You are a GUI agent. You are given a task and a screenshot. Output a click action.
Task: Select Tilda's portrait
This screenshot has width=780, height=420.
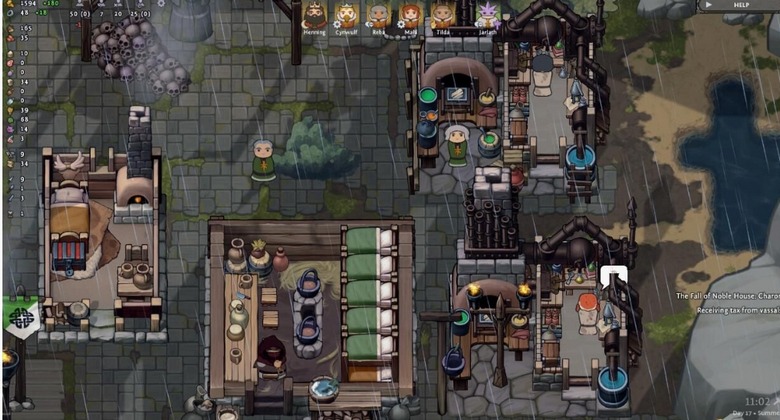pos(442,15)
